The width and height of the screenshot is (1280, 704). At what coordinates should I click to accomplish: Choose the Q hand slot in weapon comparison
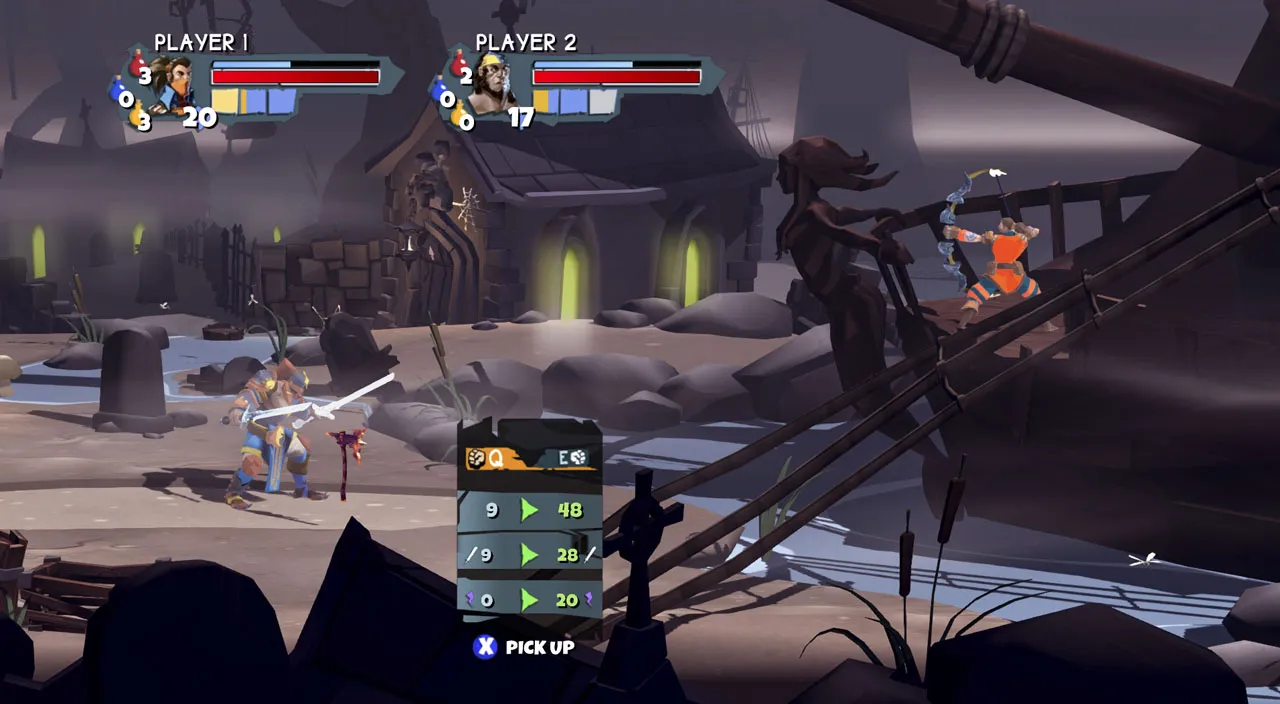click(x=485, y=457)
